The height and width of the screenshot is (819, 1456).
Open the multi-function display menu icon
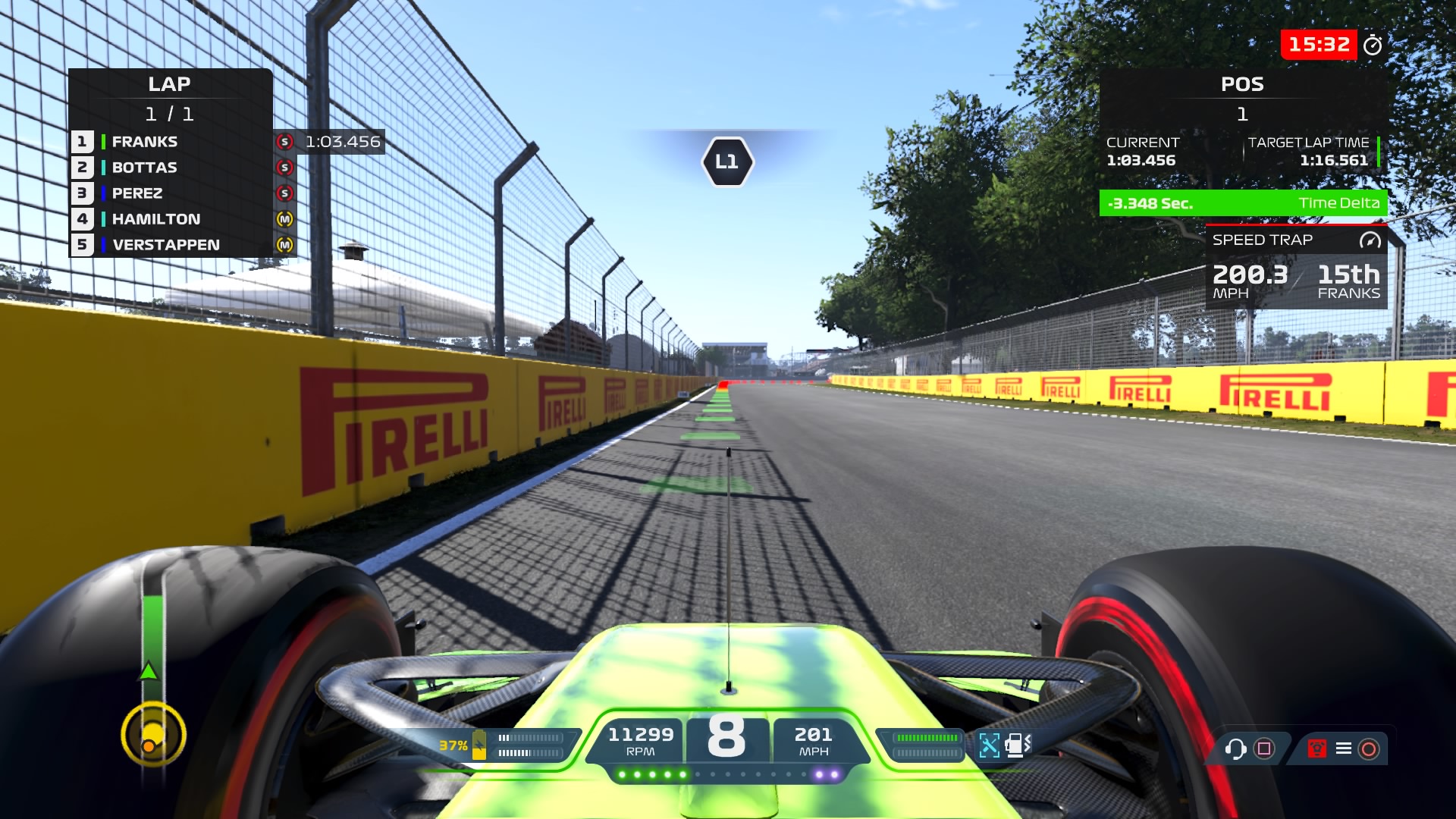[1343, 749]
